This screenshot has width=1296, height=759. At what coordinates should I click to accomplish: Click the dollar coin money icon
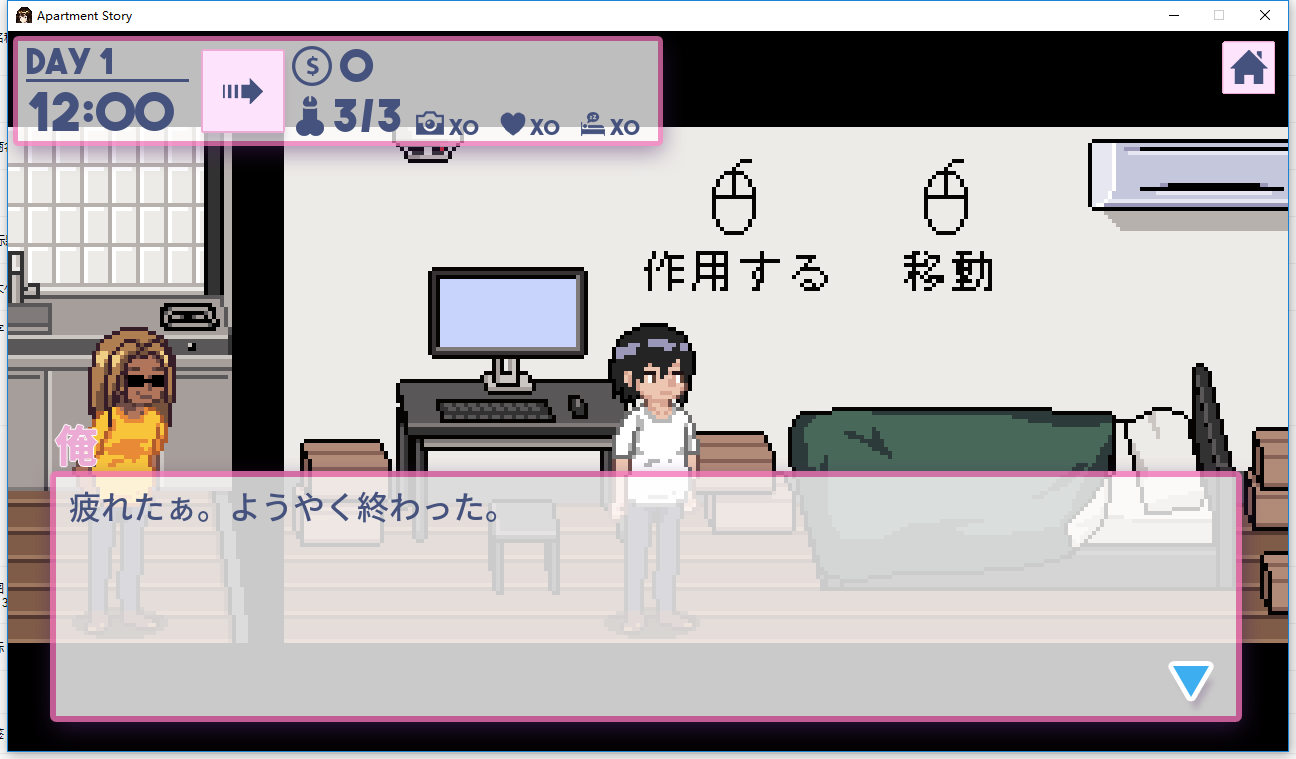(313, 65)
